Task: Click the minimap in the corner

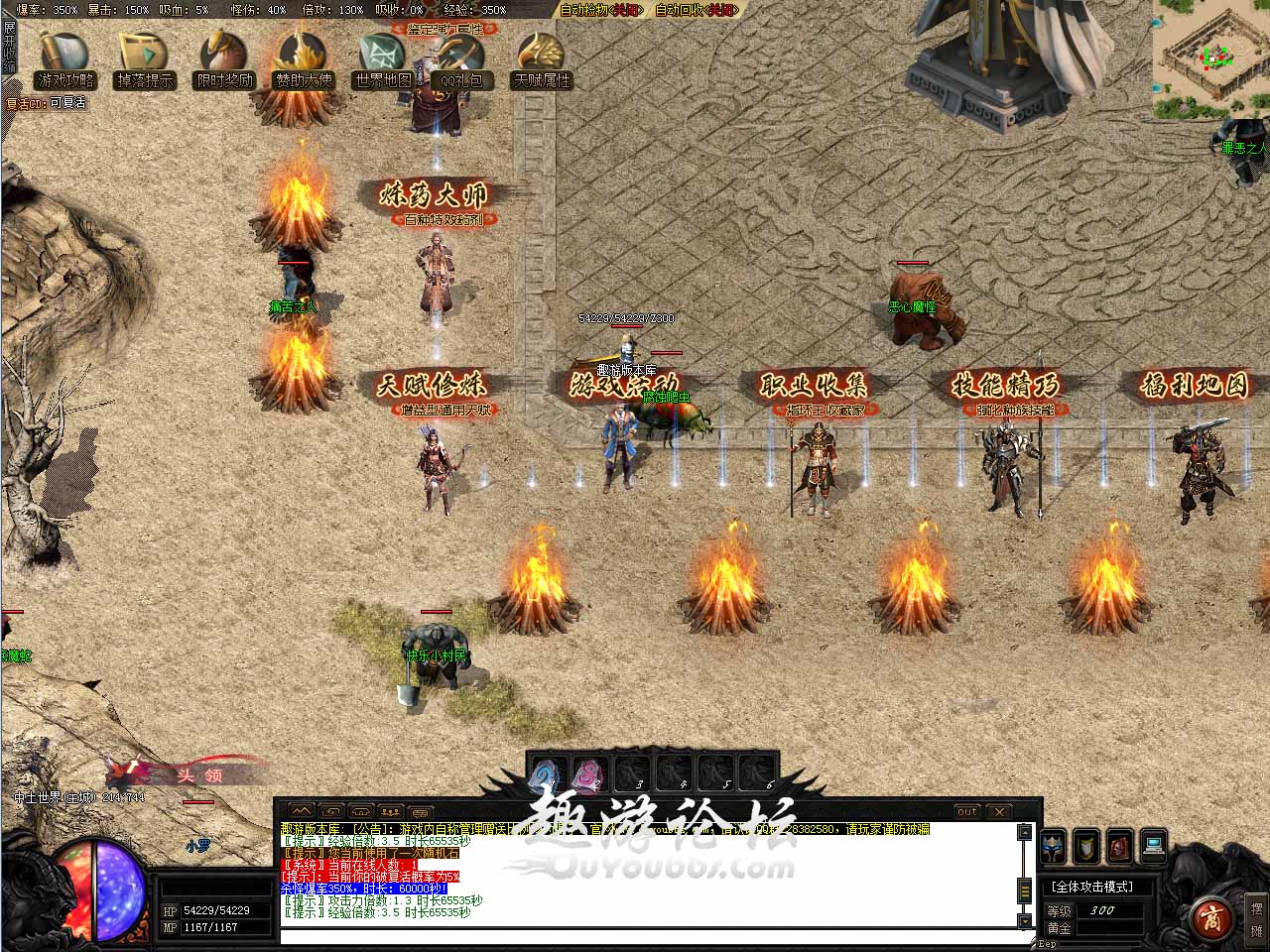Action: (x=1210, y=56)
